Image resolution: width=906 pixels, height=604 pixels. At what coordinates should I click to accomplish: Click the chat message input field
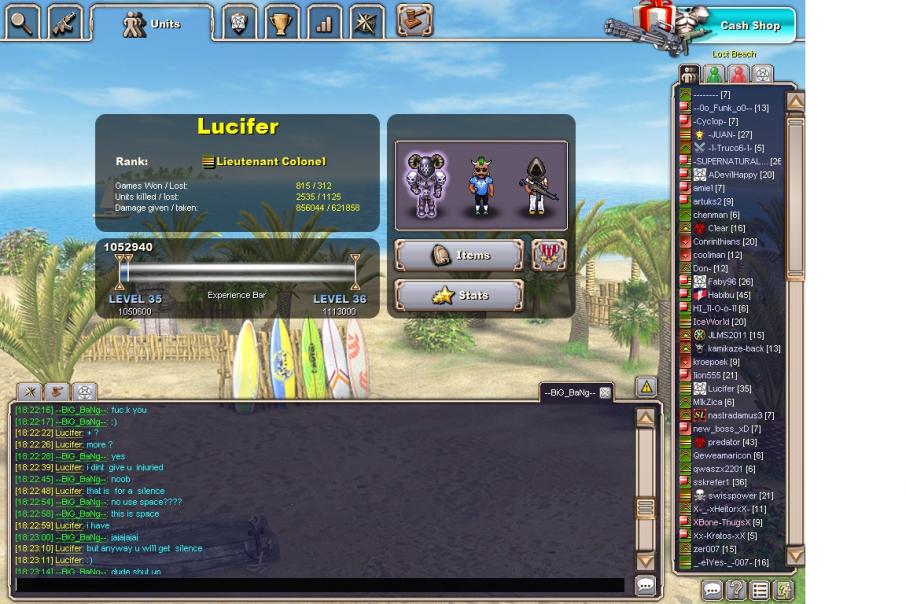pos(320,586)
